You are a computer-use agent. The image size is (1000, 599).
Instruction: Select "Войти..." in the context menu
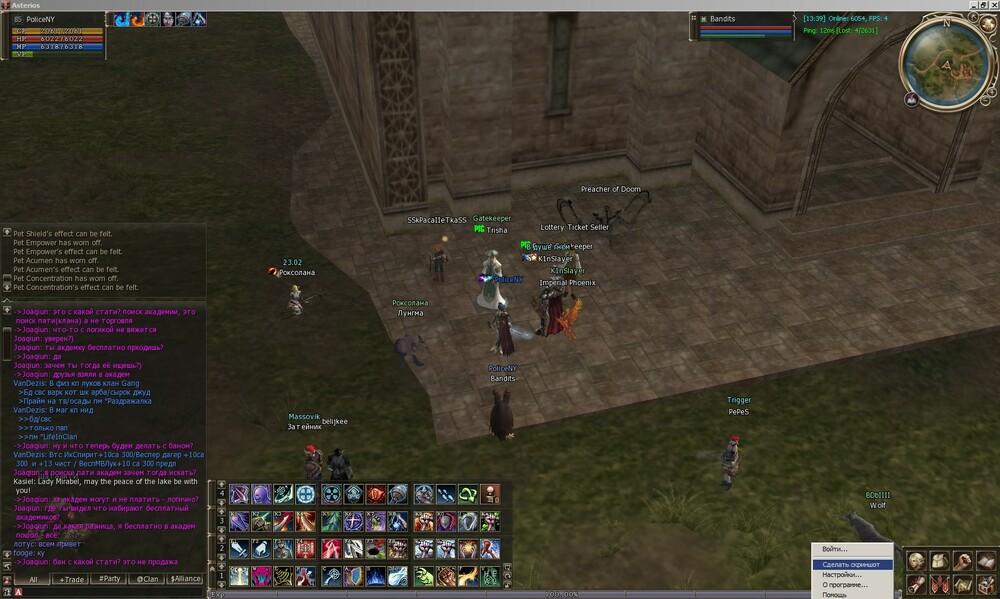834,549
